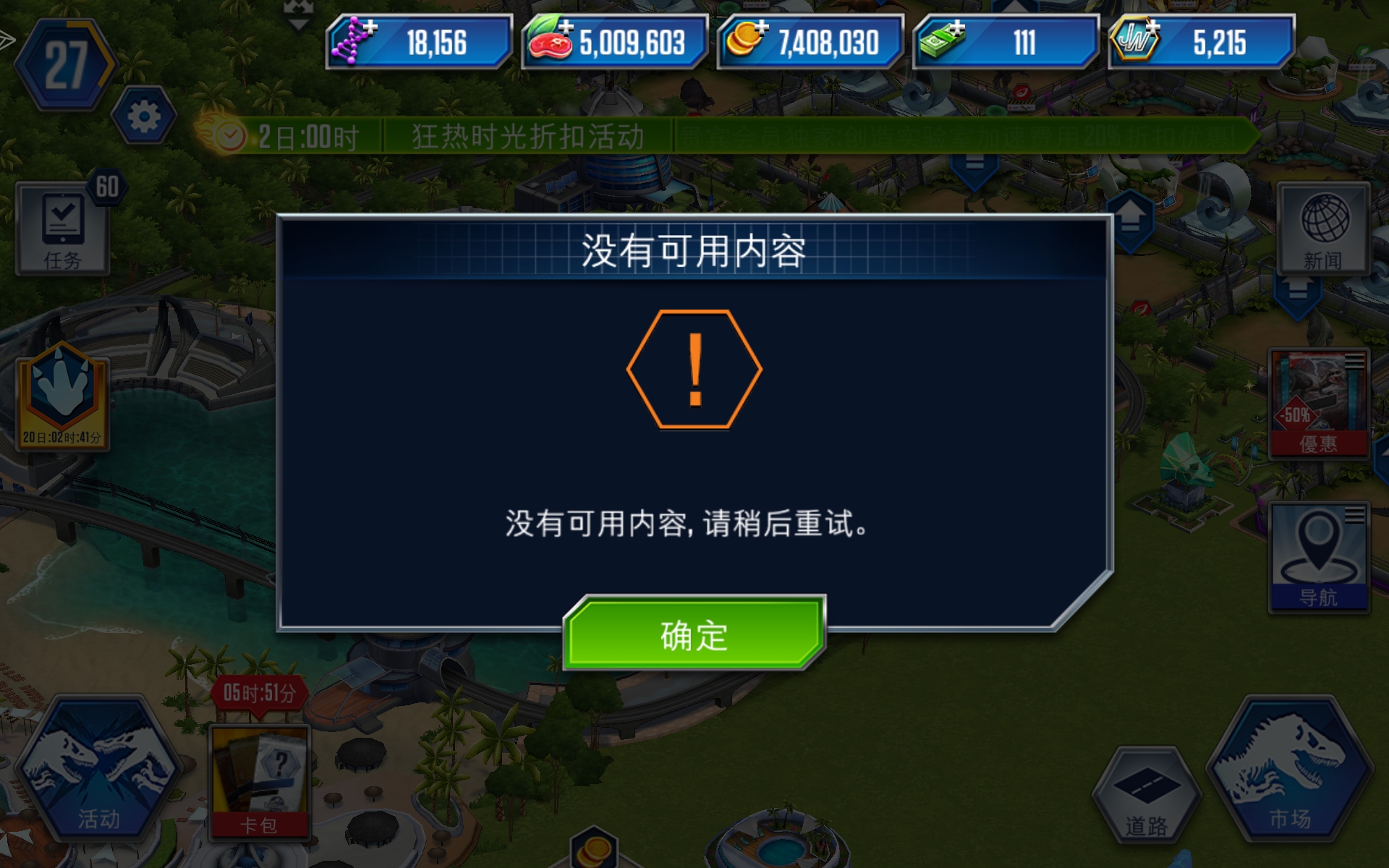Tap the plus on the DNA currency bar
This screenshot has width=1389, height=868.
pyautogui.click(x=370, y=27)
